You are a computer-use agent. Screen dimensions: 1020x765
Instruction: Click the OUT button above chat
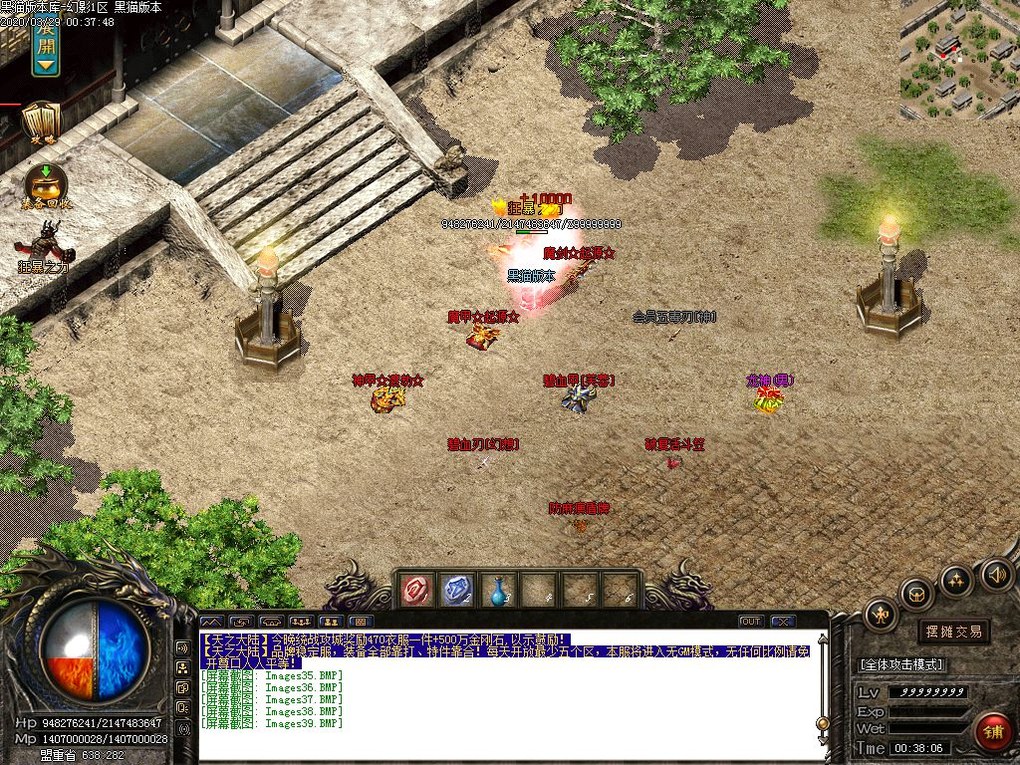(x=750, y=621)
